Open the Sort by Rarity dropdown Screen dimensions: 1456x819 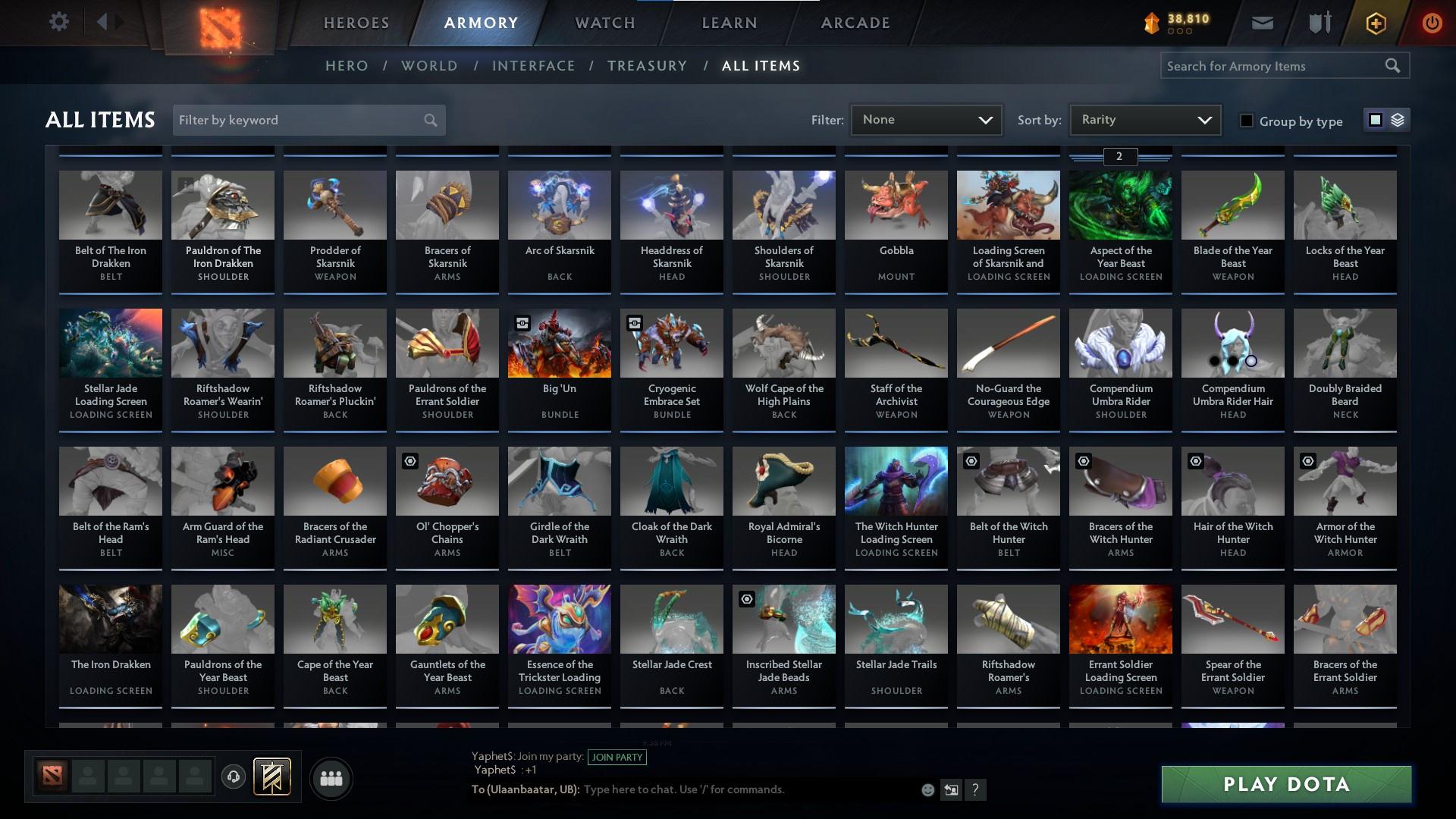coord(1144,119)
